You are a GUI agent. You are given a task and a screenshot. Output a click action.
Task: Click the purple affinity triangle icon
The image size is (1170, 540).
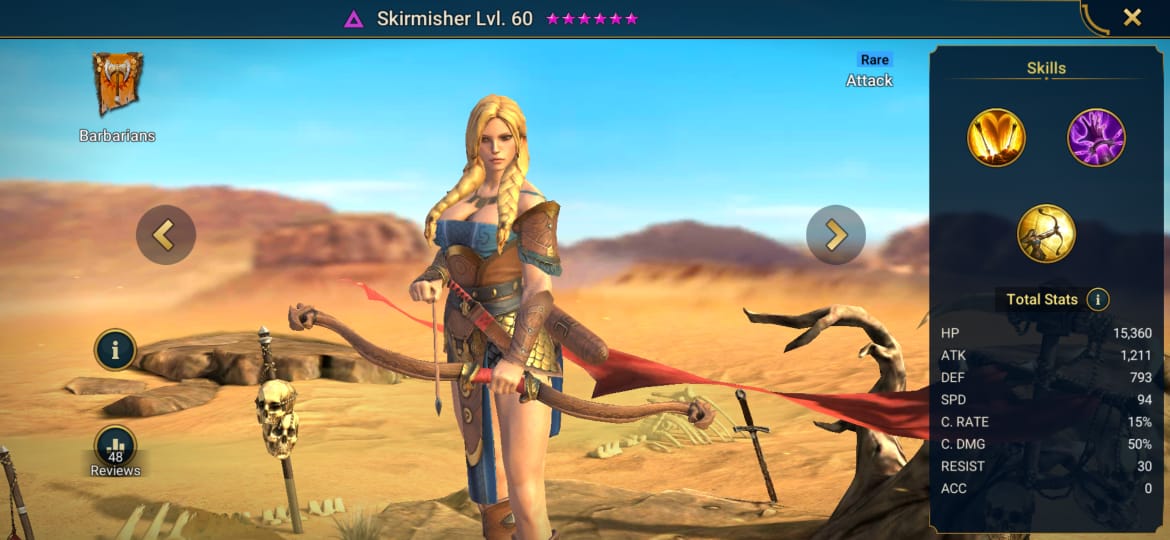click(x=353, y=19)
